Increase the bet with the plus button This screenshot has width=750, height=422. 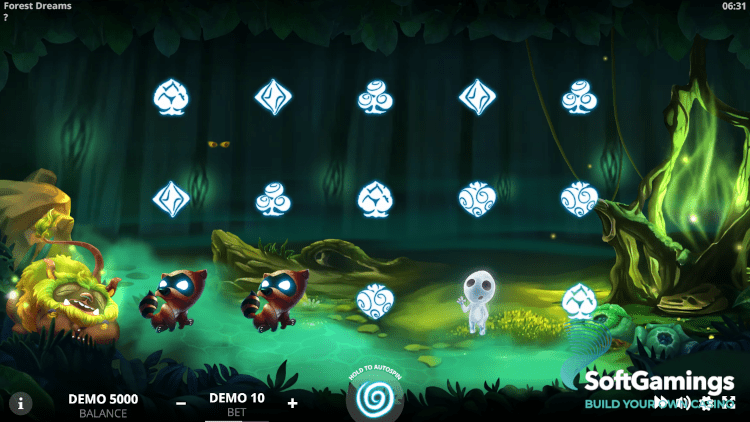click(x=292, y=403)
